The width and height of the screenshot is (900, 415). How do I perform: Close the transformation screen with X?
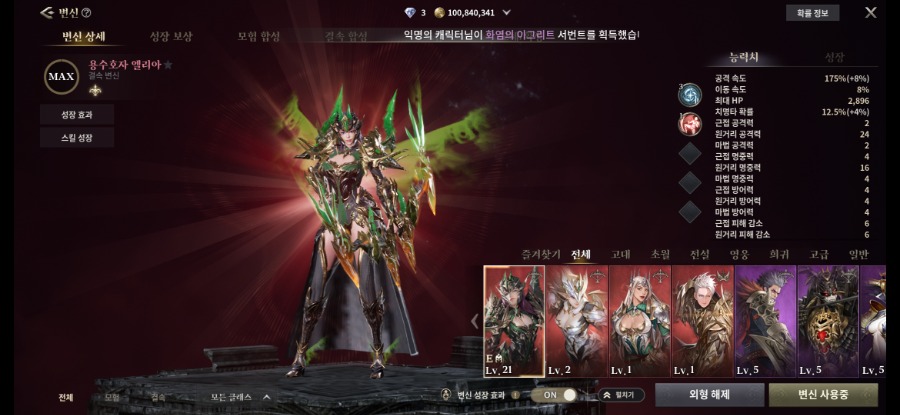click(870, 13)
